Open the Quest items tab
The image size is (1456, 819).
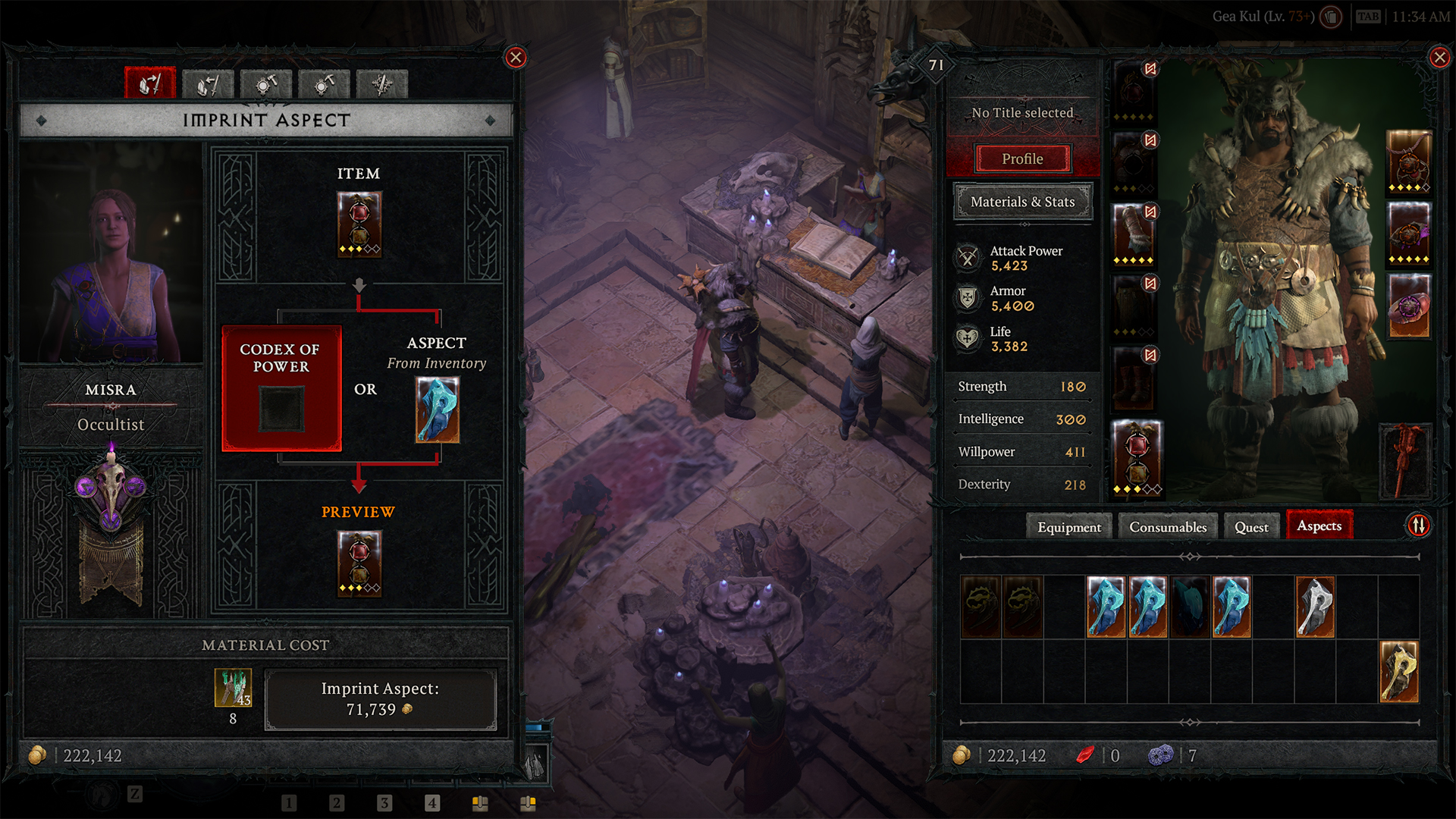[x=1250, y=527]
